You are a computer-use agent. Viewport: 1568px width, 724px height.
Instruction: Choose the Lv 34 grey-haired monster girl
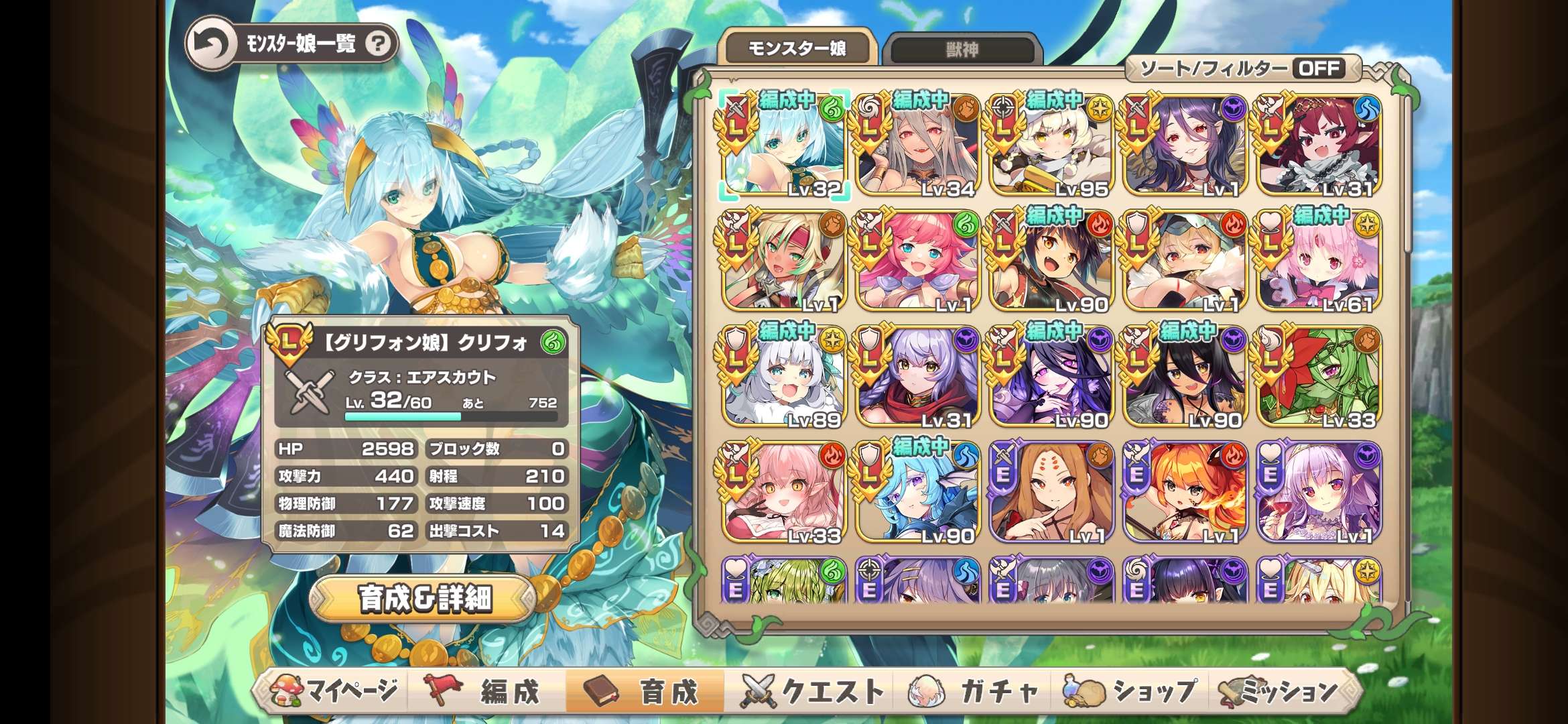pyautogui.click(x=917, y=146)
